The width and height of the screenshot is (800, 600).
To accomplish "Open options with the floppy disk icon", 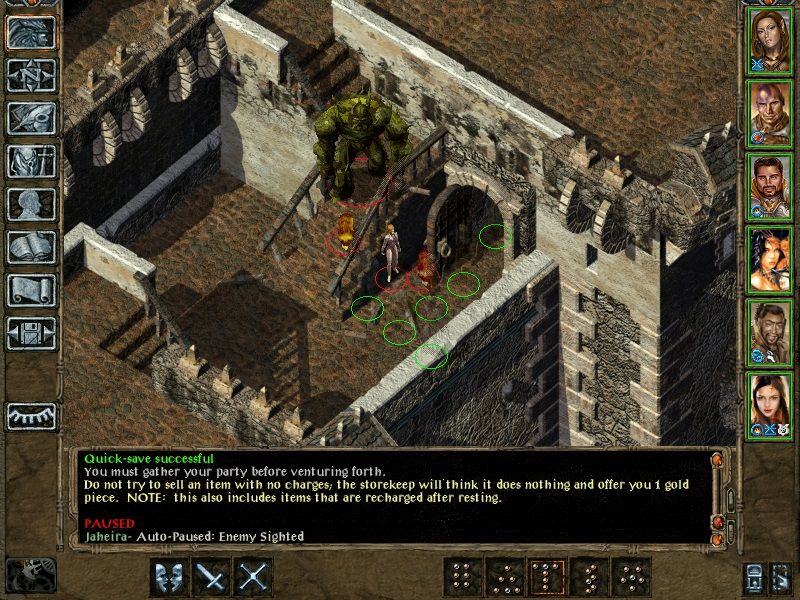I will (x=31, y=333).
